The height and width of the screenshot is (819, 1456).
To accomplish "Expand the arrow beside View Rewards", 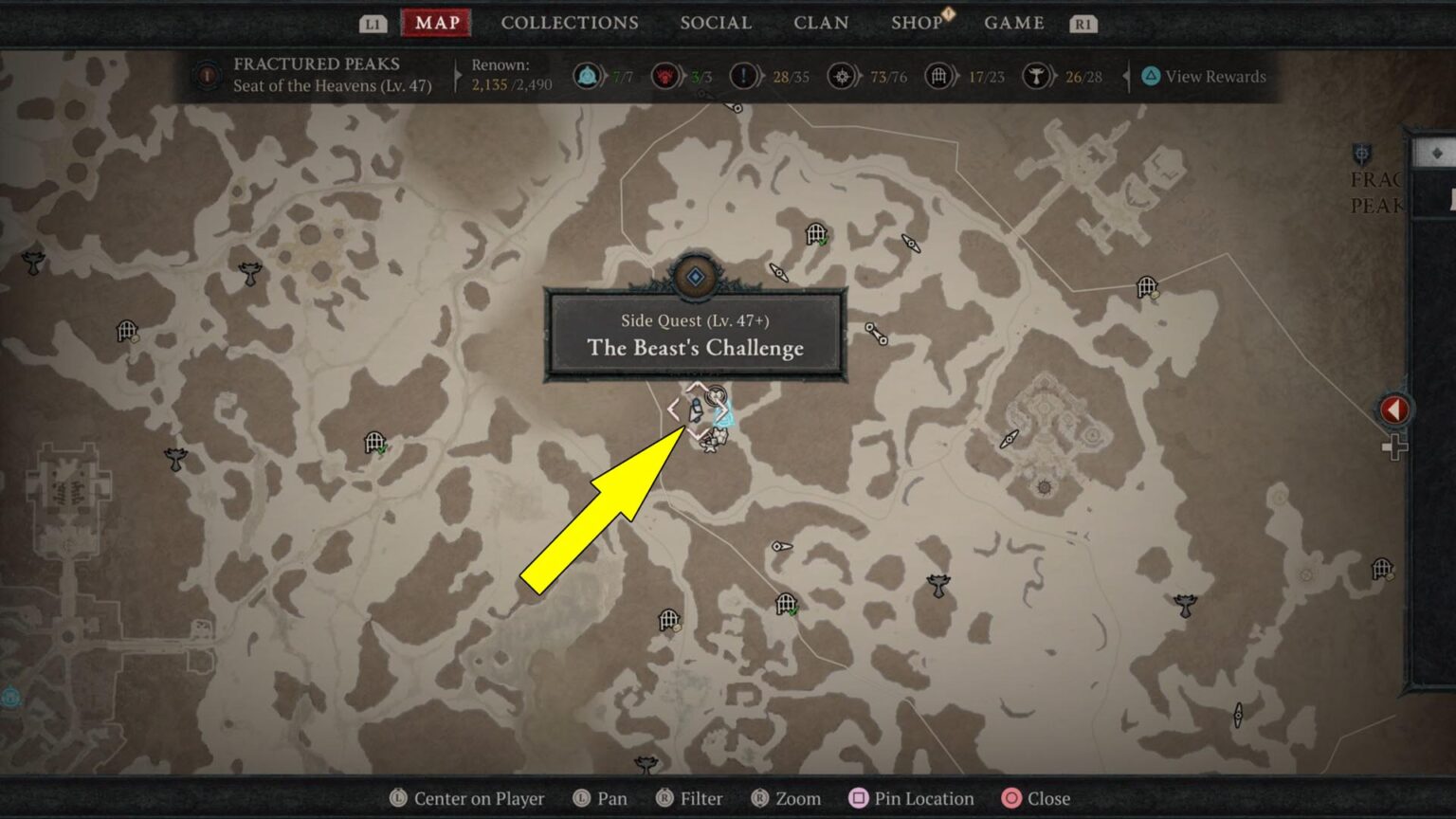I will (x=1126, y=77).
